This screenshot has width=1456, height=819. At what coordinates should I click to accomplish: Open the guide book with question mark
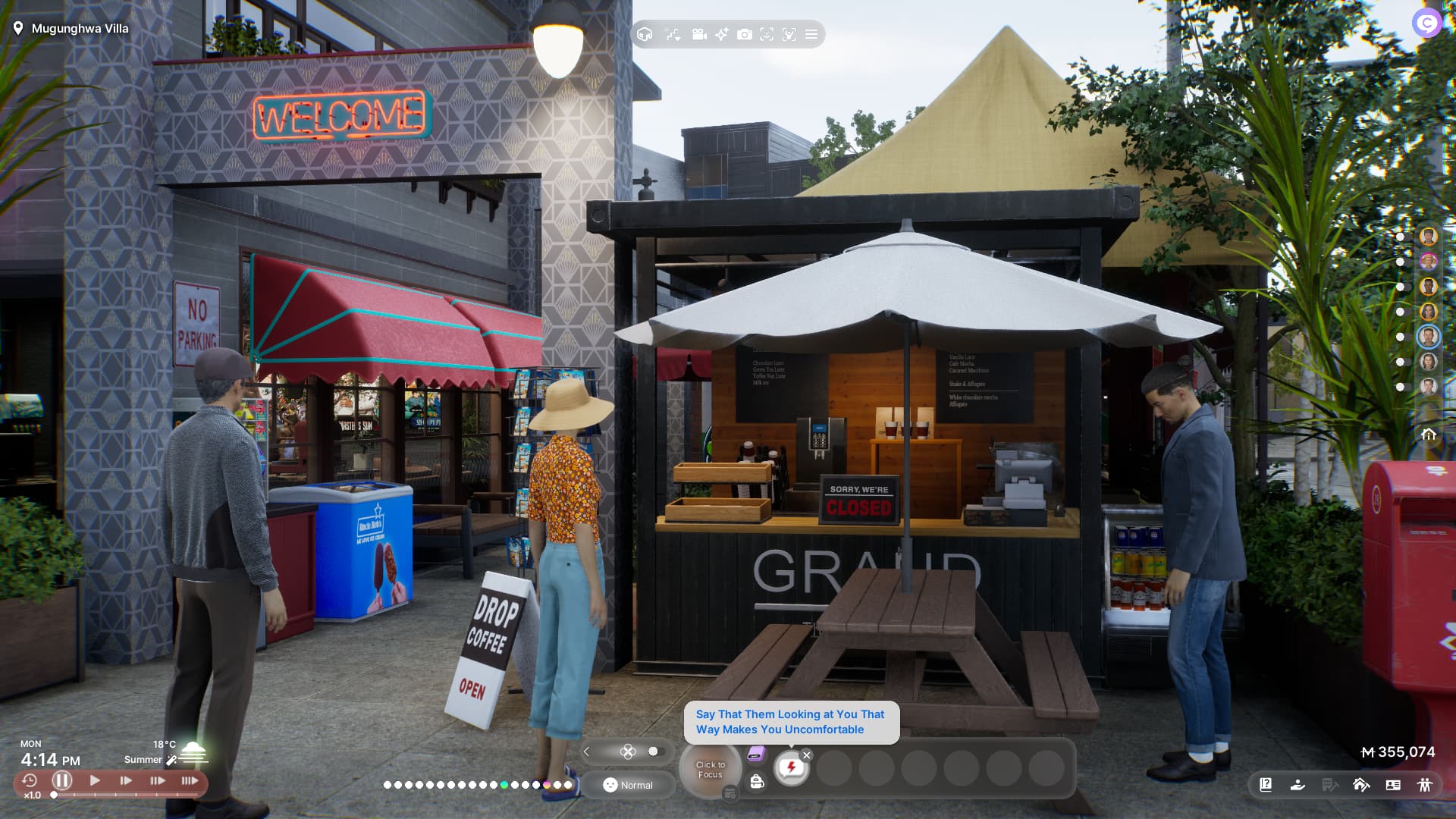(x=1266, y=785)
